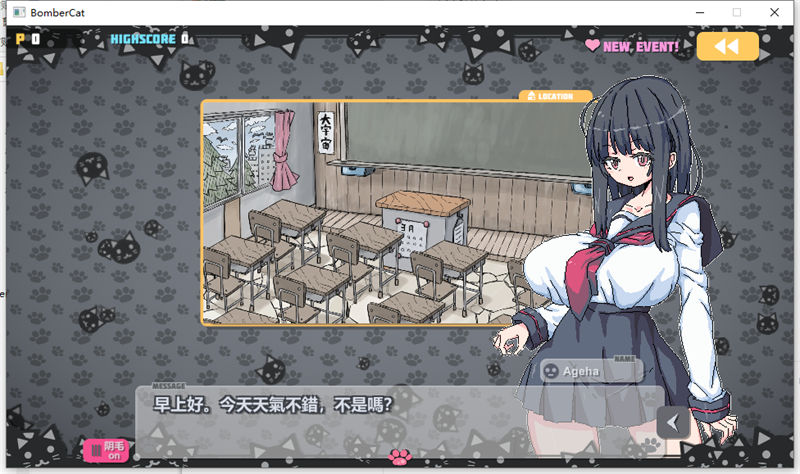Toggle the pink on/off switch
The width and height of the screenshot is (800, 474).
point(106,450)
